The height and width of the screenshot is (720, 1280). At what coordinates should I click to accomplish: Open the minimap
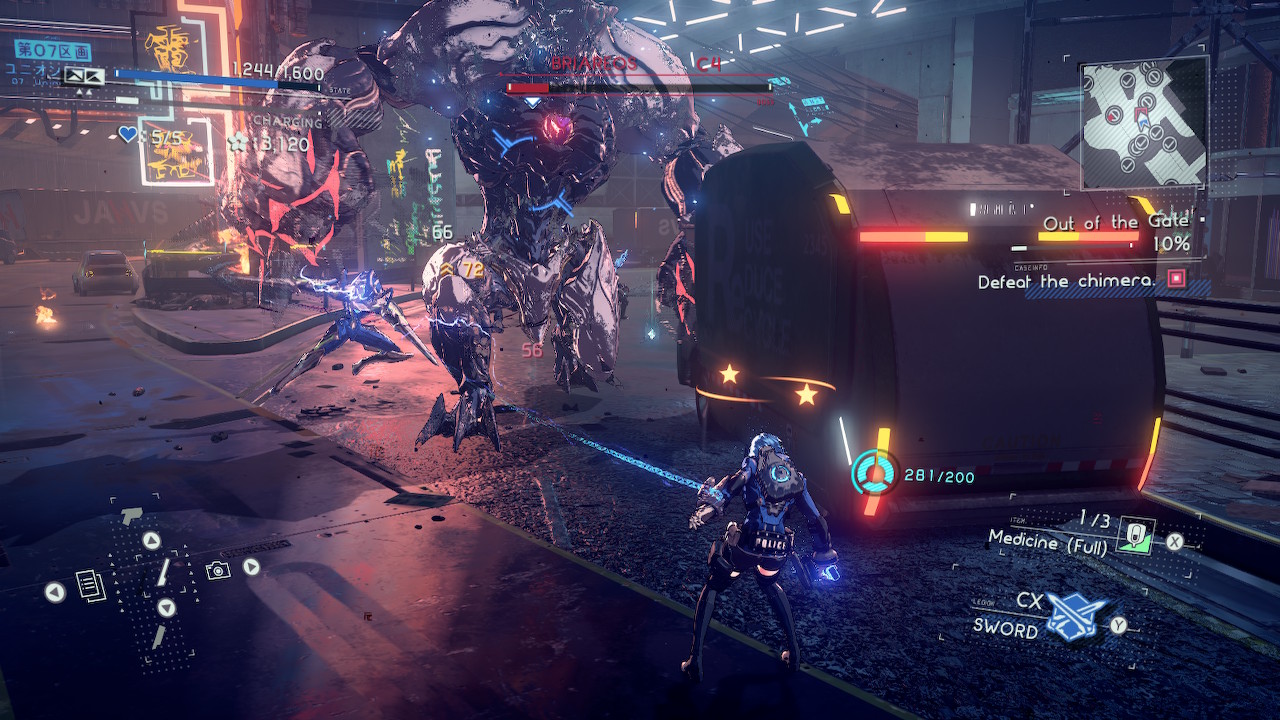click(x=1144, y=122)
